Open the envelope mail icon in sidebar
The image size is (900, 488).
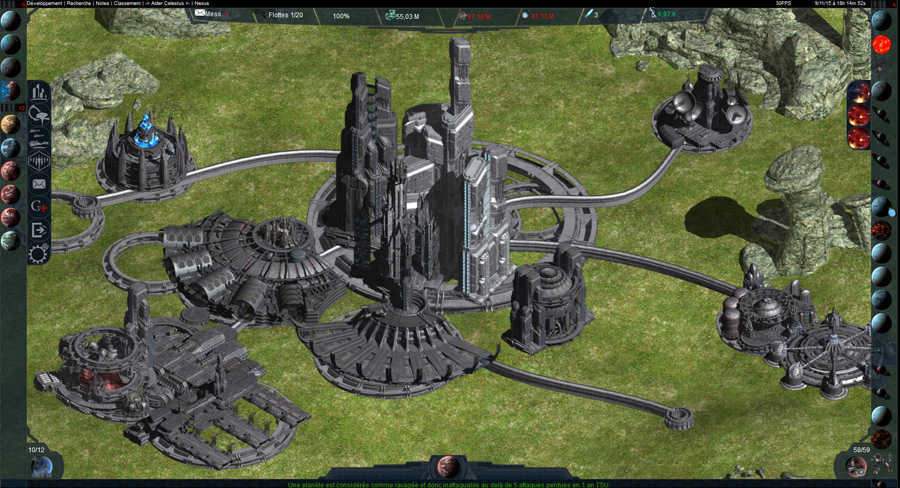[39, 184]
